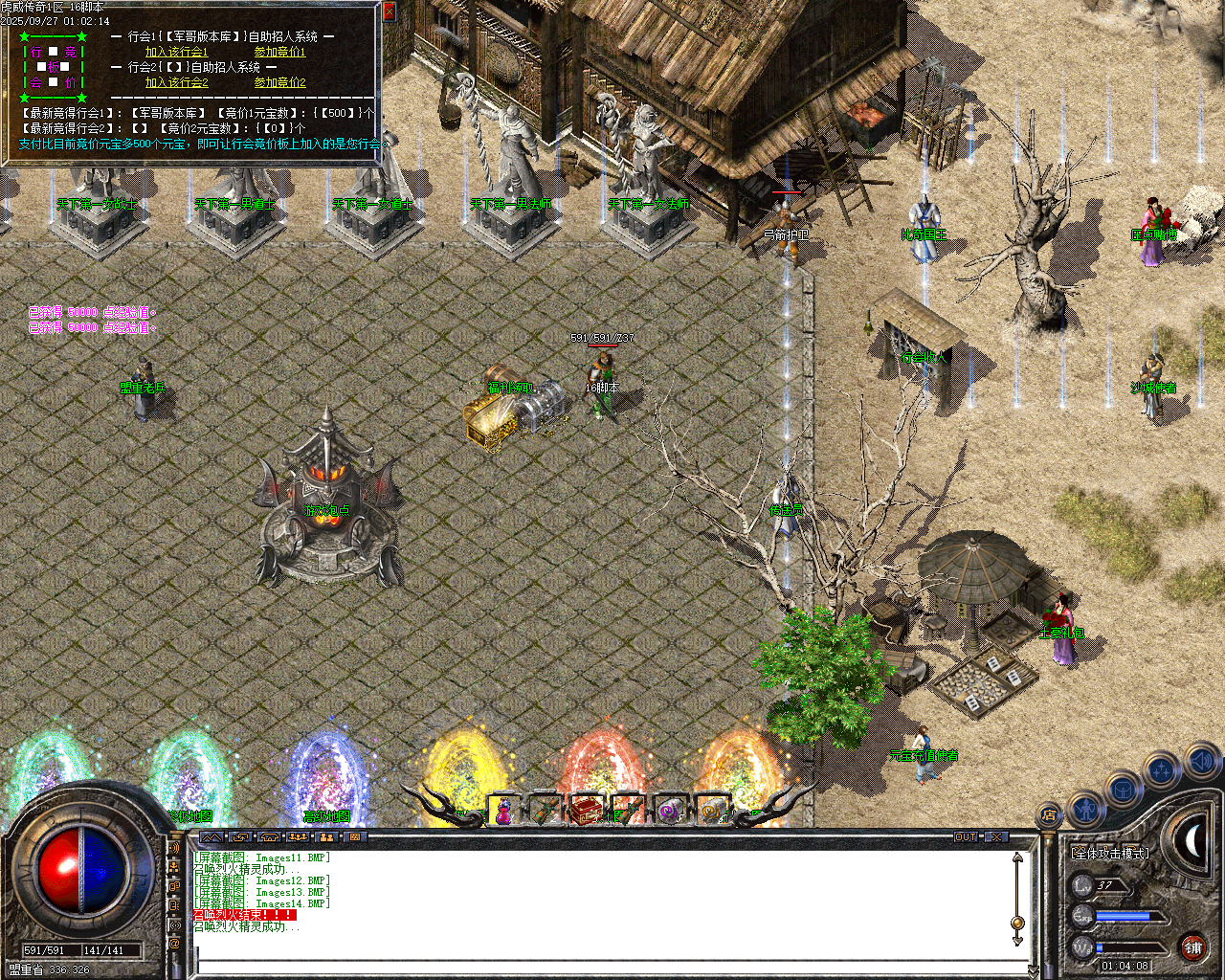This screenshot has height=980, width=1225.
Task: Open the inventory bag icon
Action: [x=1123, y=790]
